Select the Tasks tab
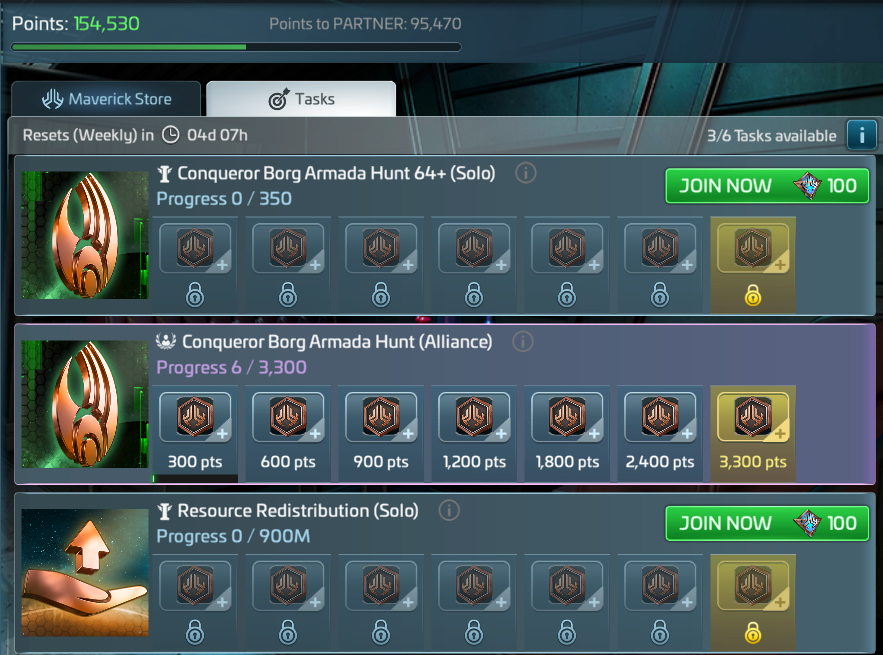This screenshot has width=883, height=655. pyautogui.click(x=301, y=99)
